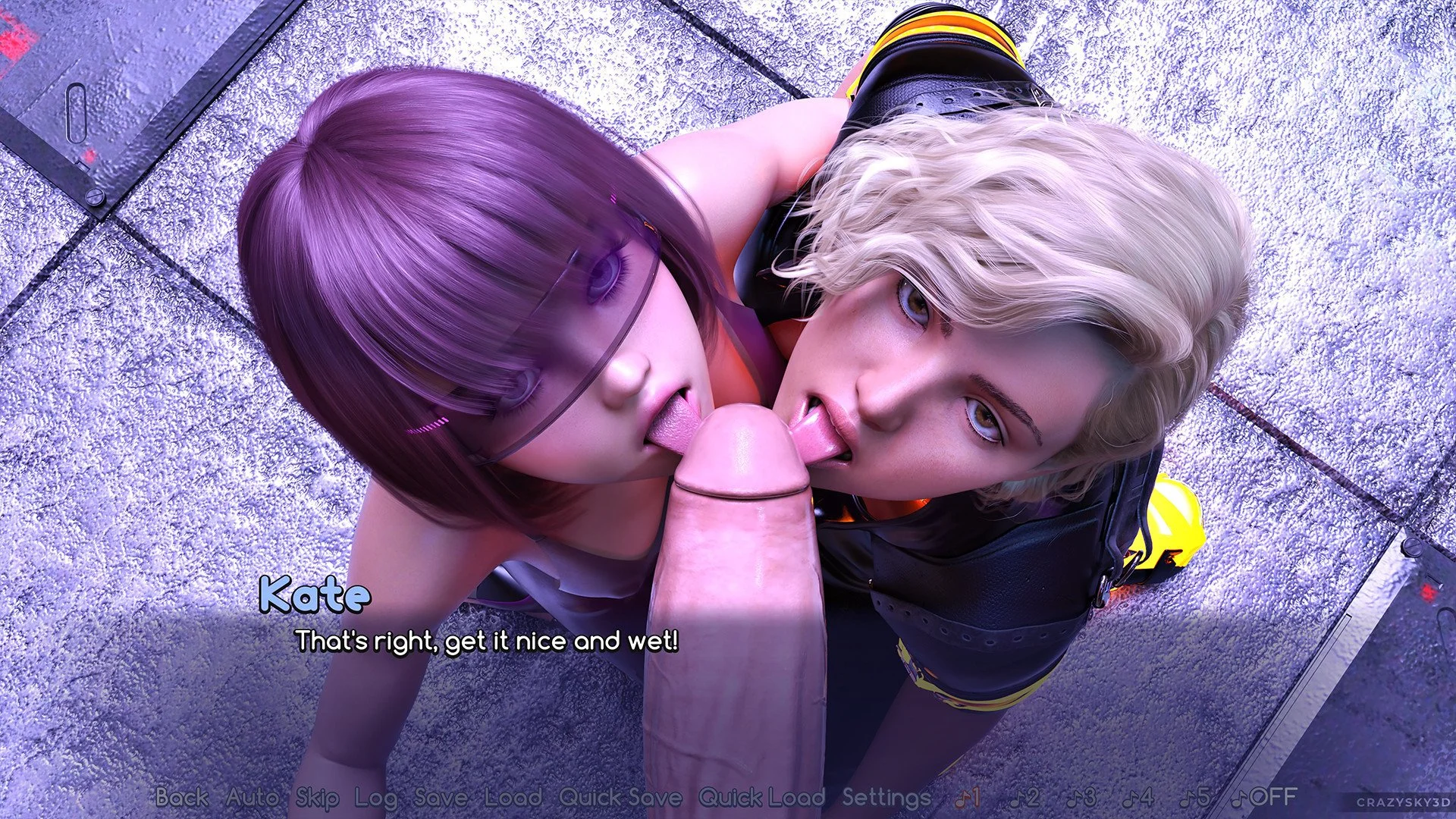1456x819 pixels.
Task: Select music track 1
Action: [968, 797]
